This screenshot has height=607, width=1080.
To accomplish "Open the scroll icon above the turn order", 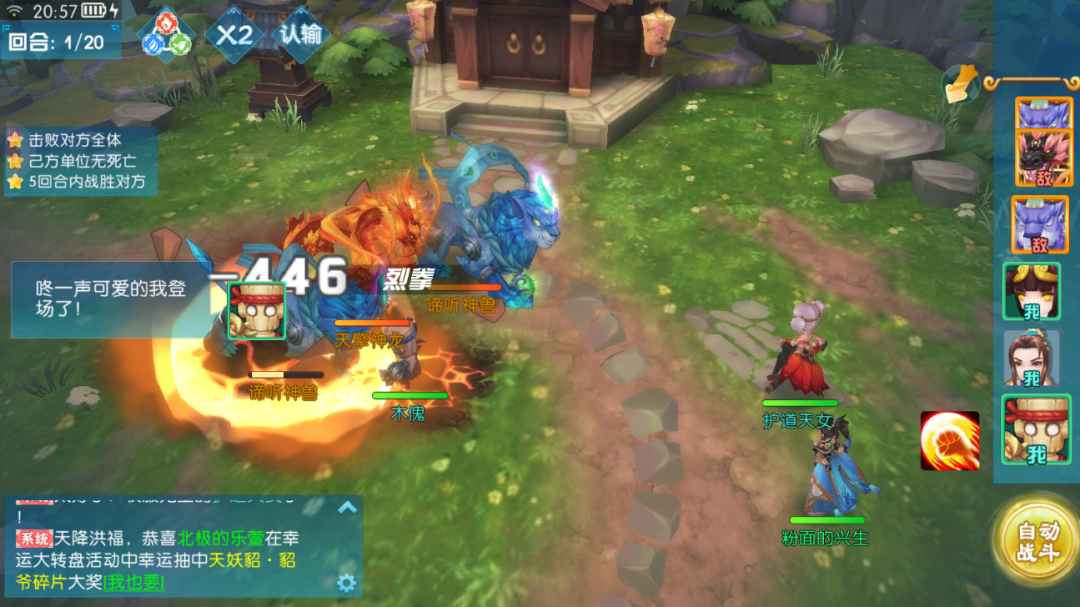I will [x=960, y=84].
